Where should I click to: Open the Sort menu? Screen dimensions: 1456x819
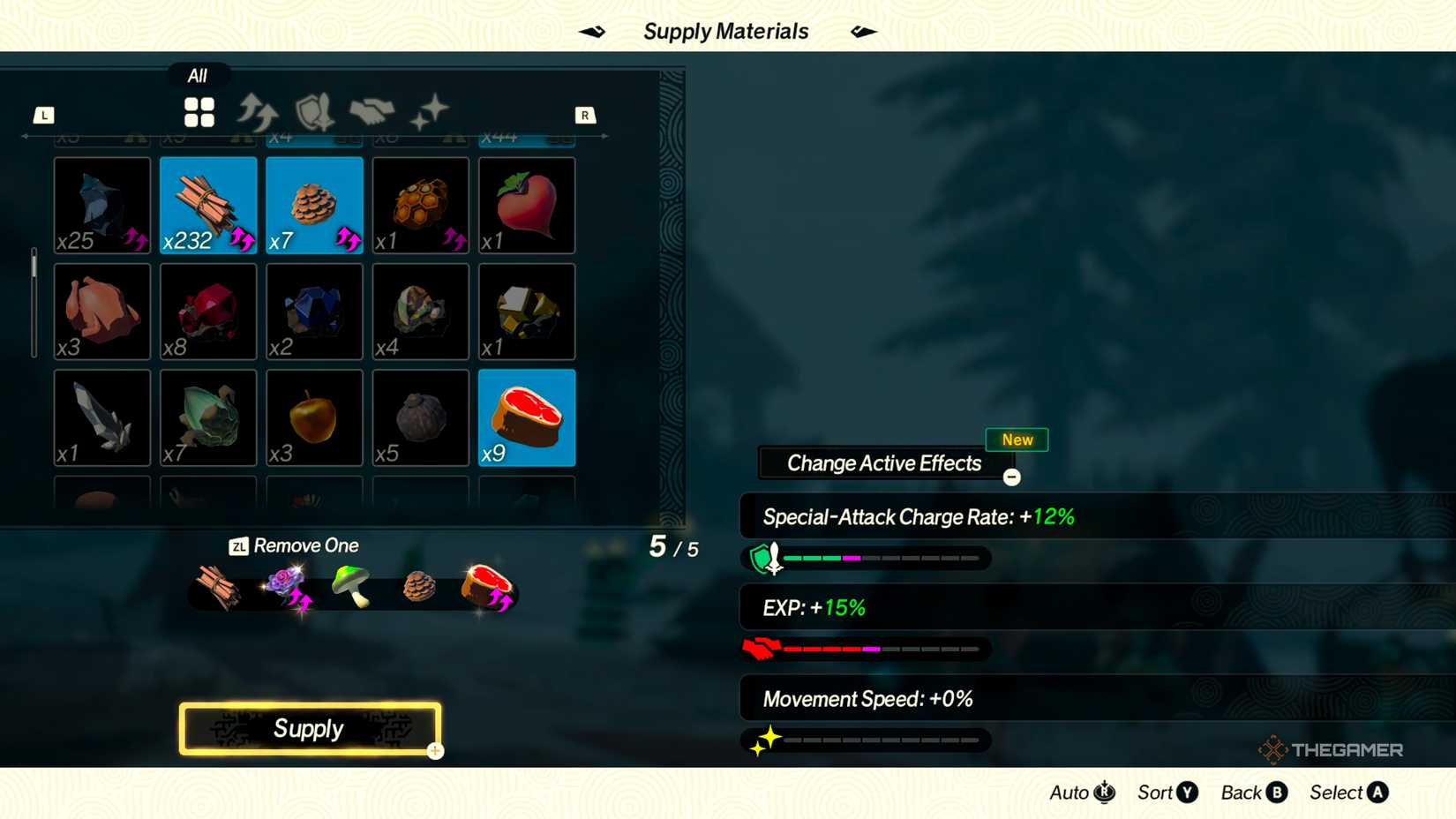[x=1166, y=793]
